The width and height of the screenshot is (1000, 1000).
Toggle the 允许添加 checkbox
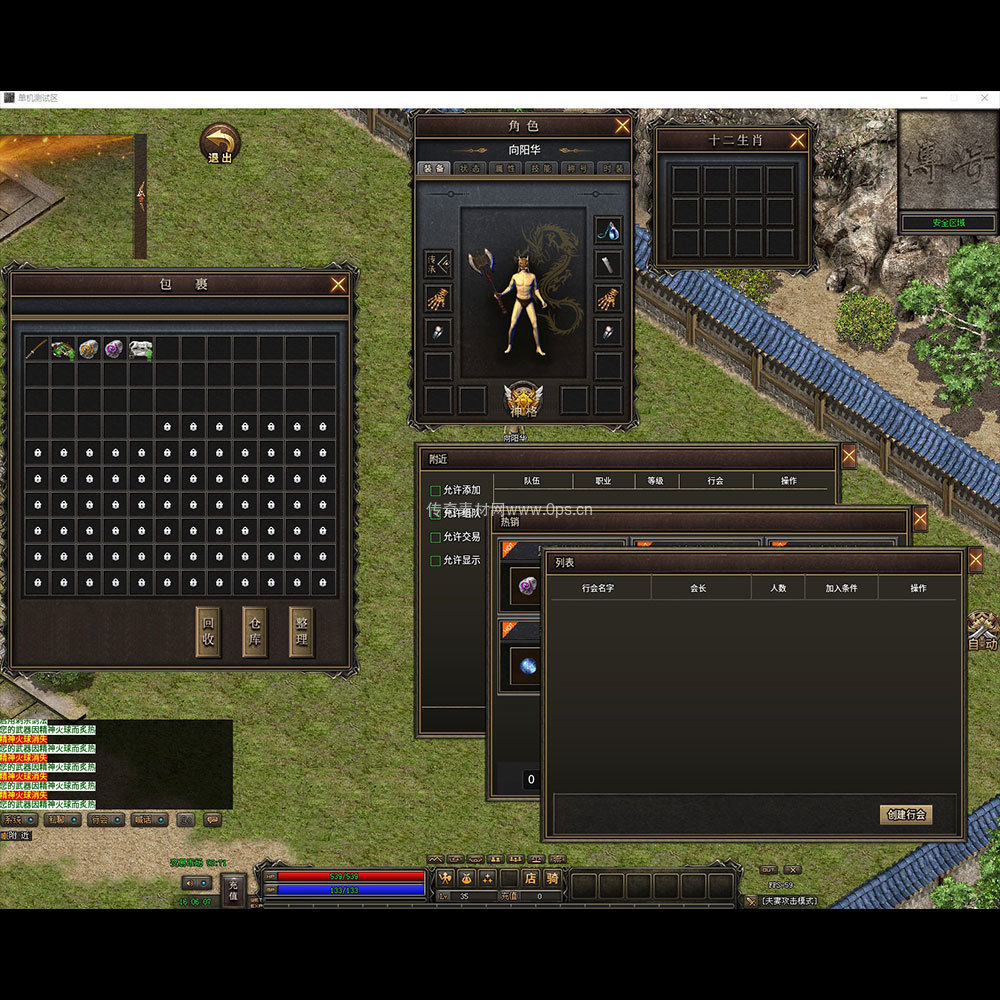pyautogui.click(x=435, y=491)
